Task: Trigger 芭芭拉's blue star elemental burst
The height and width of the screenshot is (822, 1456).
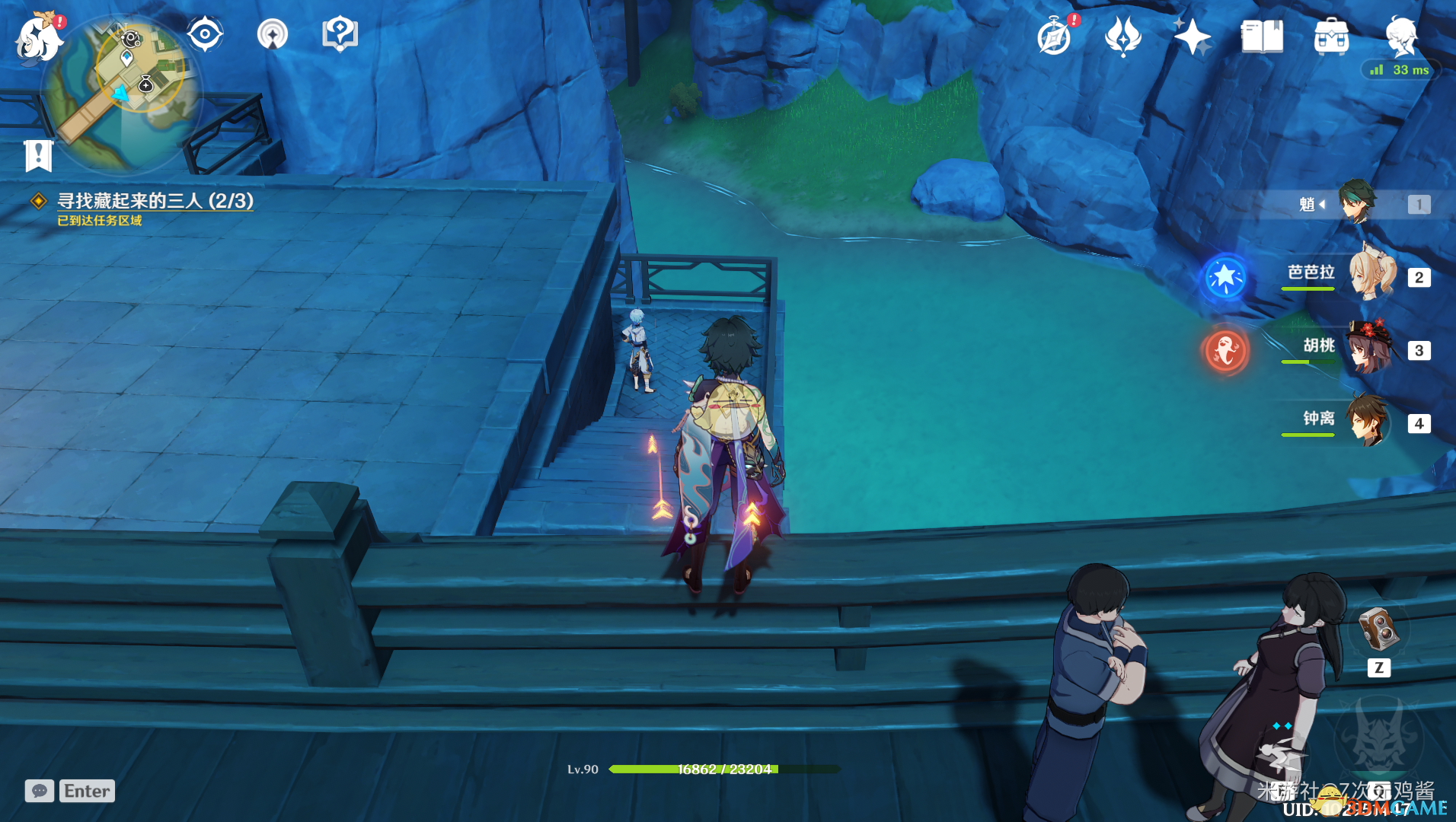Action: coord(1225,277)
